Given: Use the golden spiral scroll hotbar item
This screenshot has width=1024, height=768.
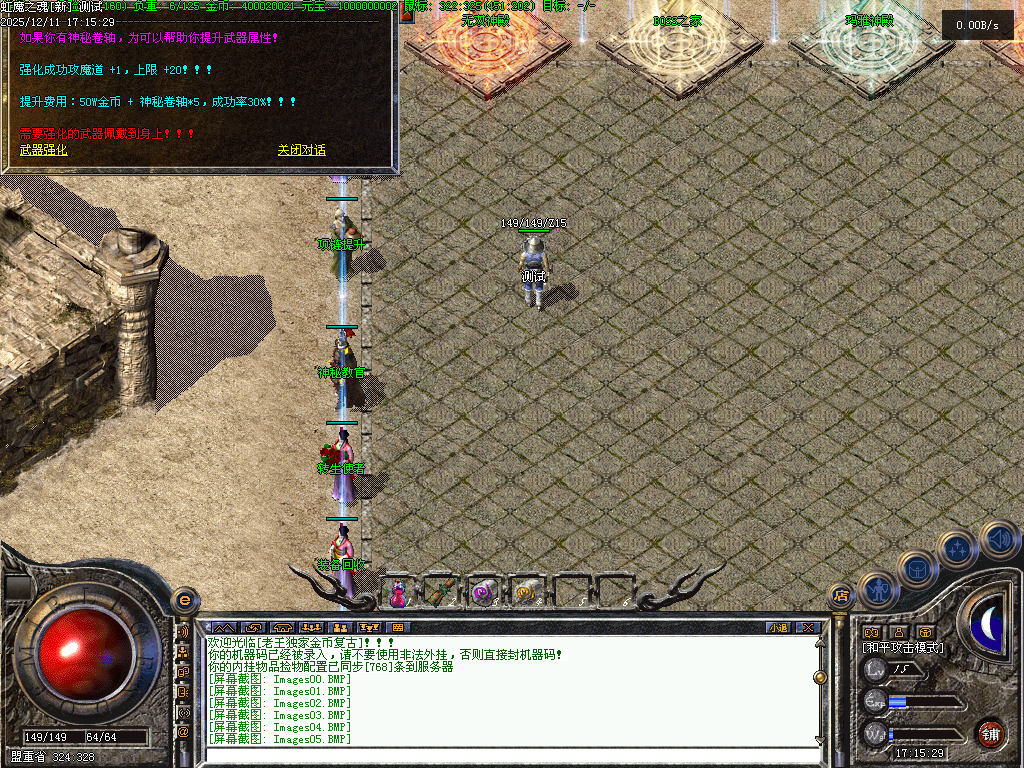Looking at the screenshot, I should [x=524, y=592].
